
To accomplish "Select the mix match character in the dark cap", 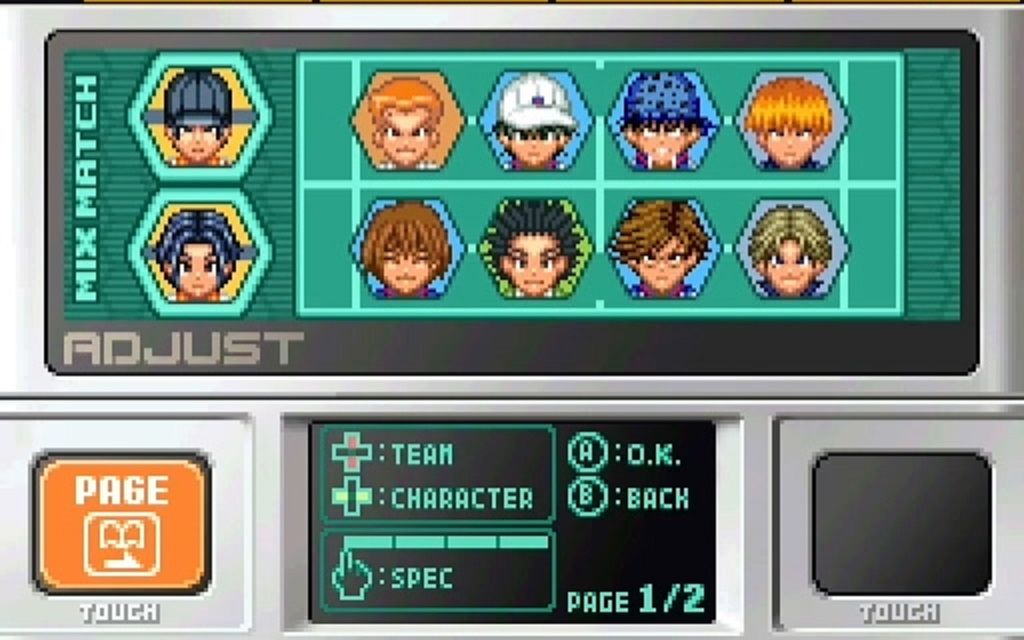I will click(x=199, y=116).
